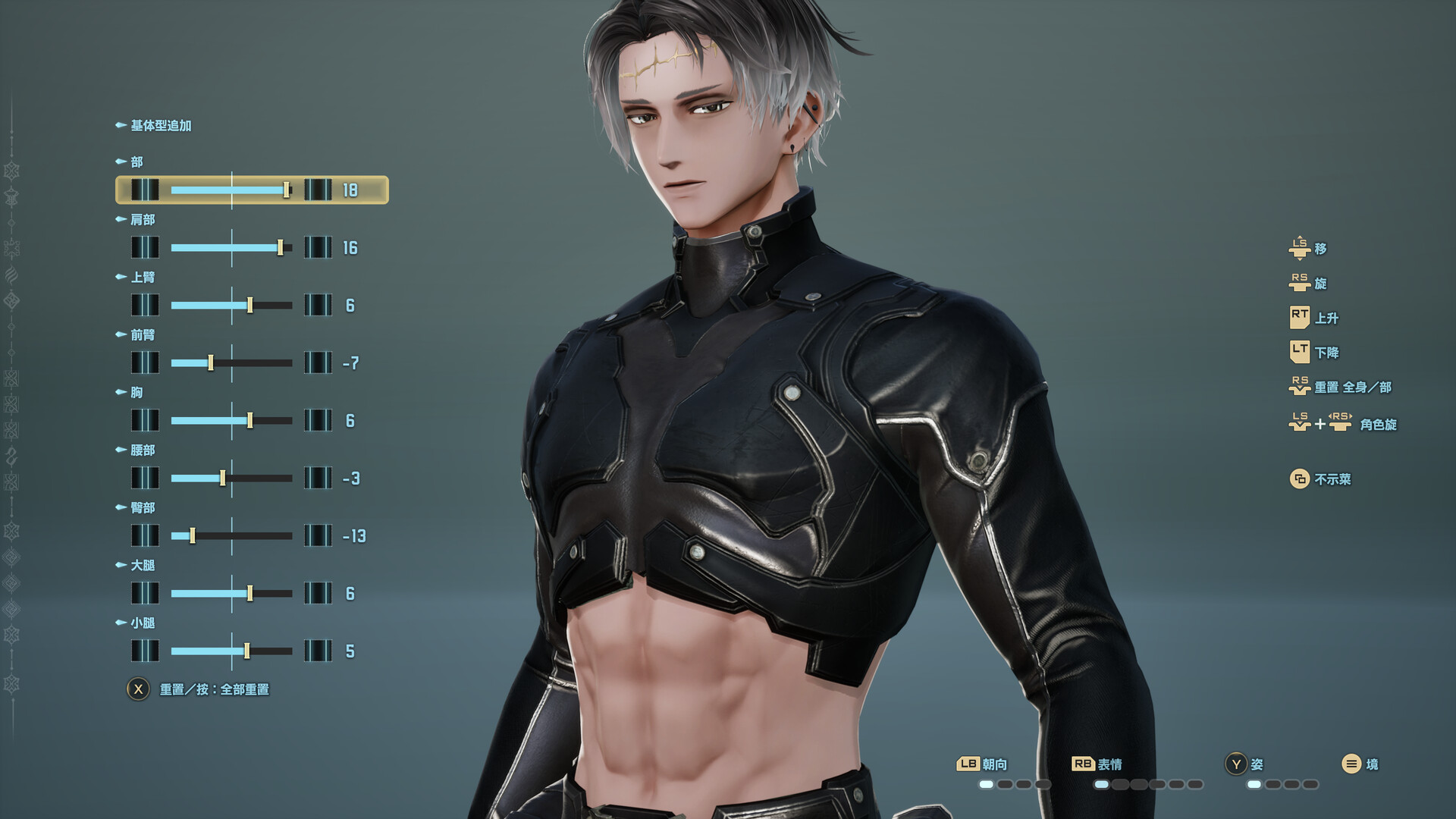Select the LB 朝向 icon at bottom
This screenshot has height=819, width=1456.
click(968, 764)
